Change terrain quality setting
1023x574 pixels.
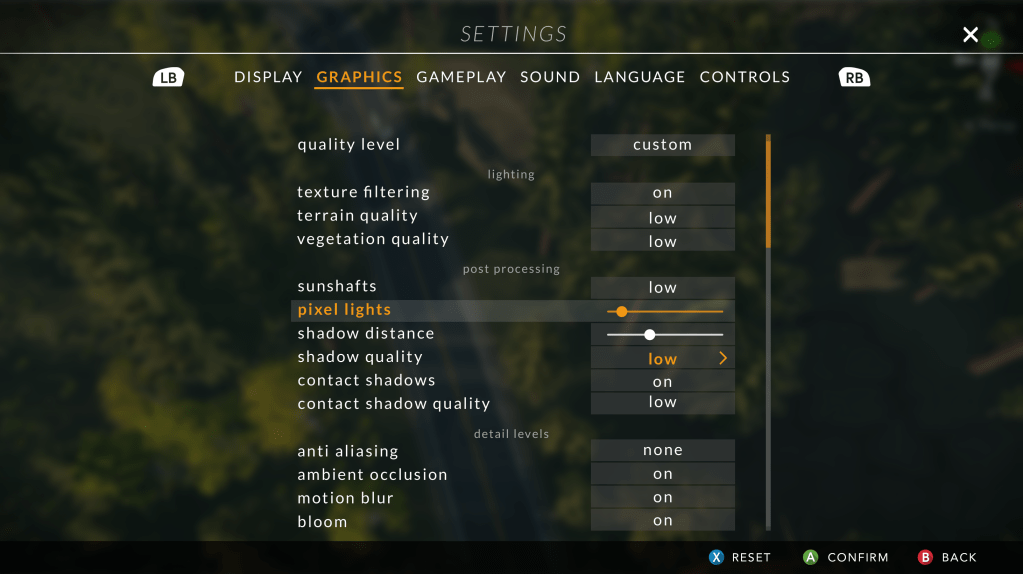coord(662,218)
